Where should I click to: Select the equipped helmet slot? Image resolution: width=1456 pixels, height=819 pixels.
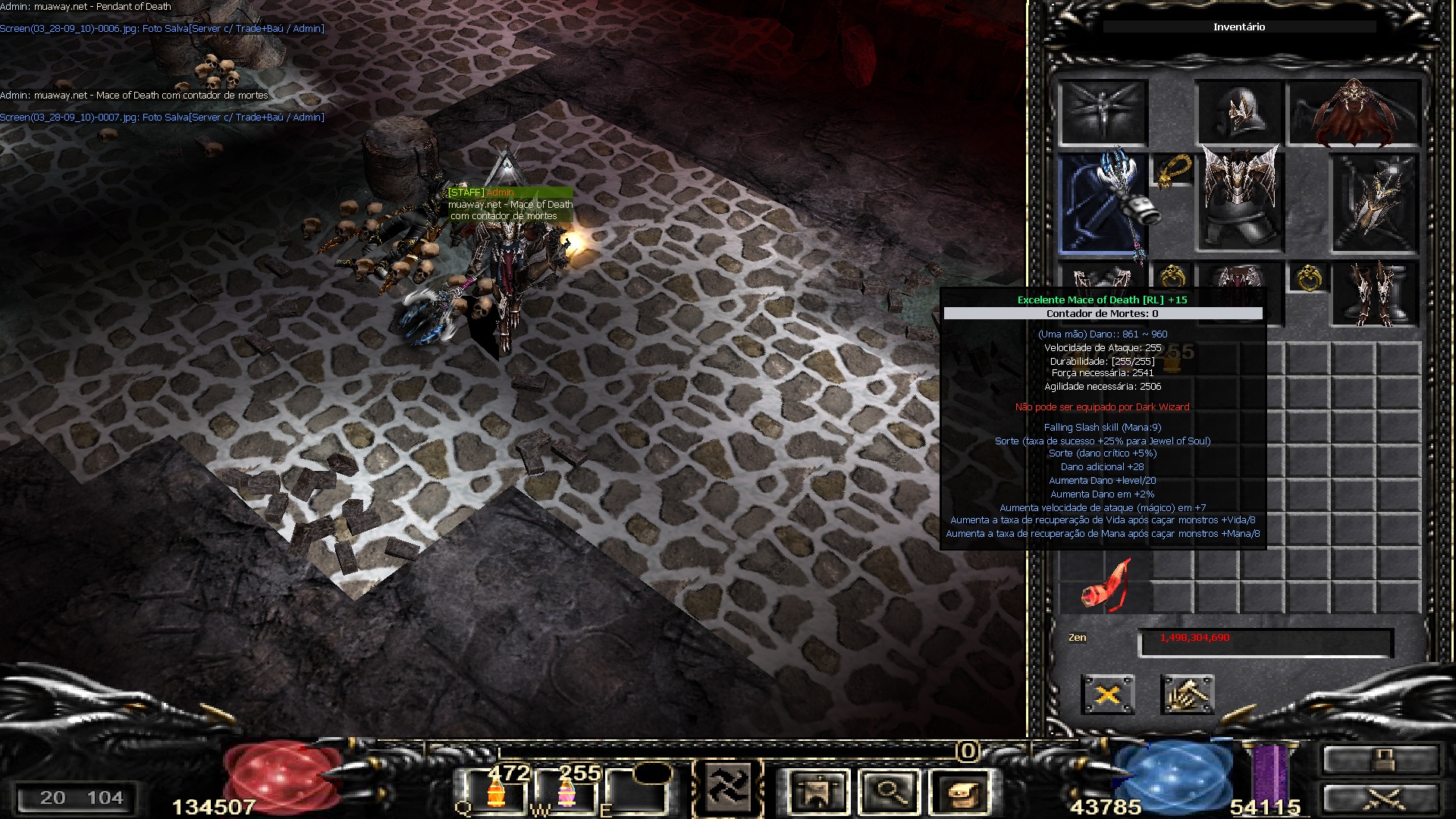pos(1238,114)
